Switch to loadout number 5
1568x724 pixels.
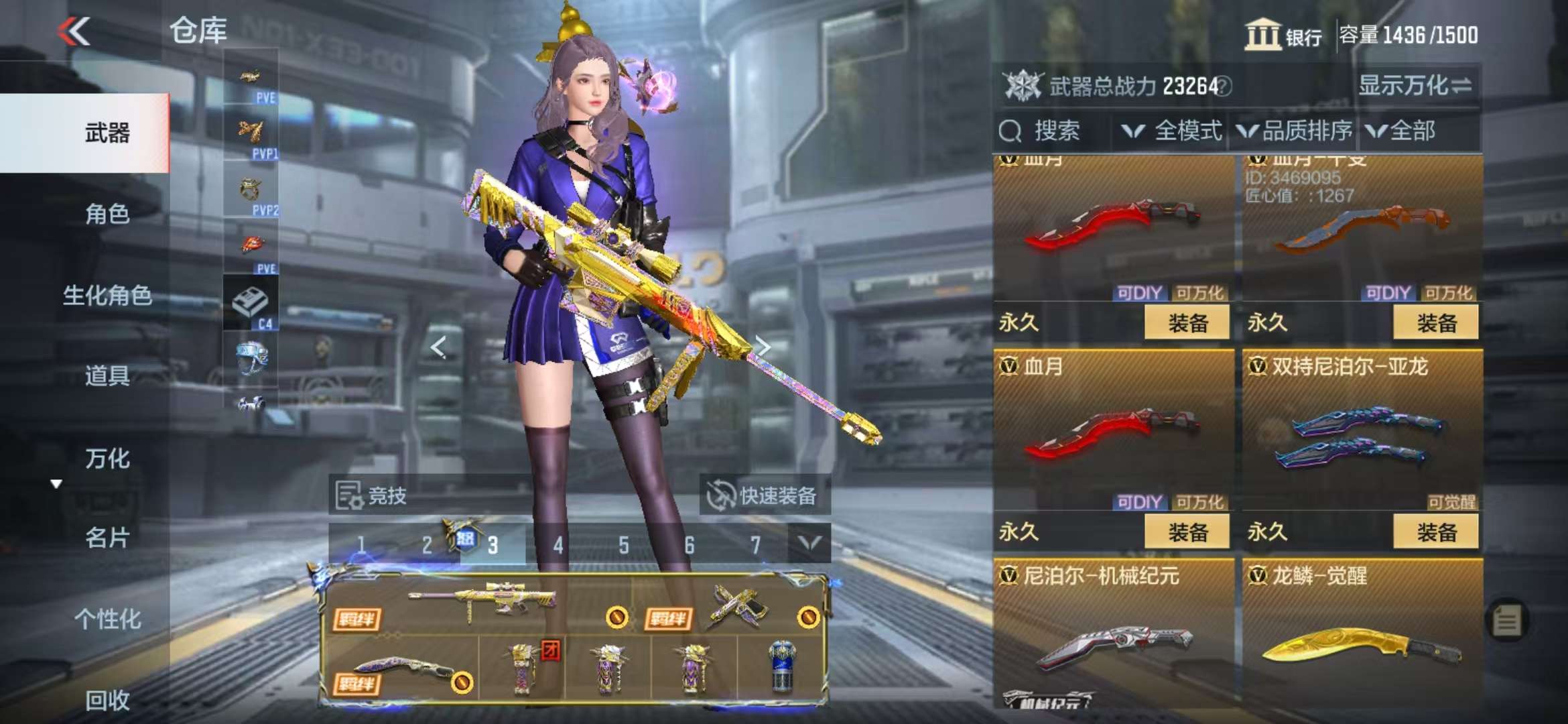point(624,545)
